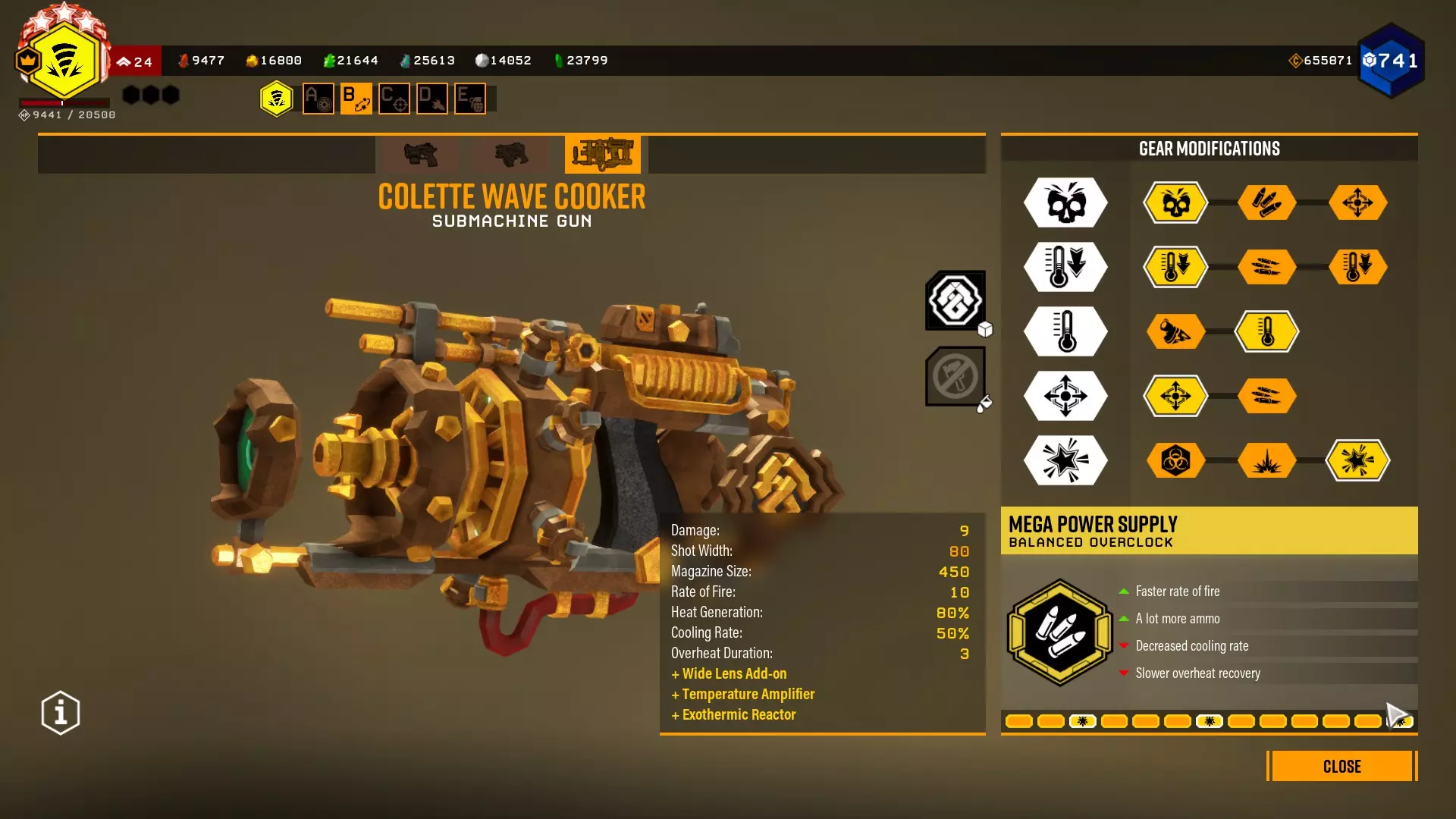Switch to loadout D
1456x819 pixels.
[432, 99]
